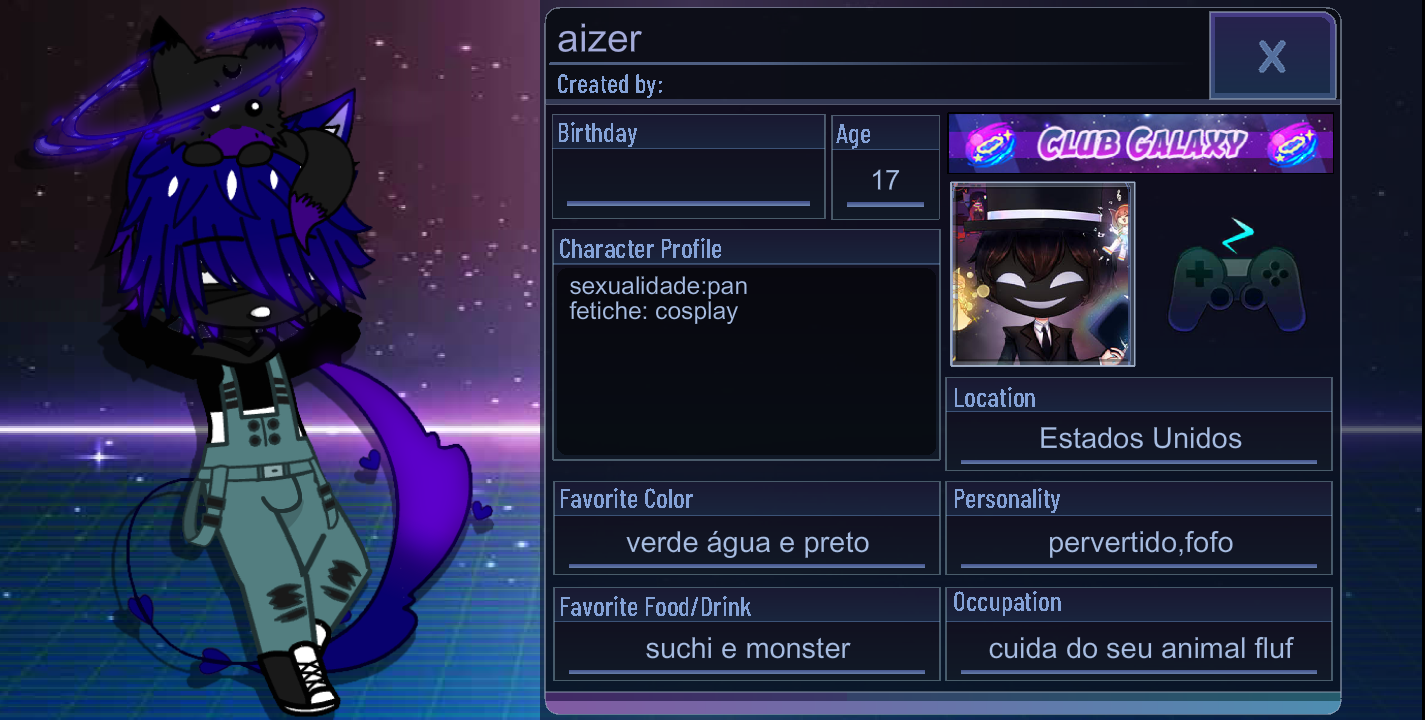Click the Favorite Food/Drink field suchi e monster
The width and height of the screenshot is (1425, 720).
coord(746,649)
